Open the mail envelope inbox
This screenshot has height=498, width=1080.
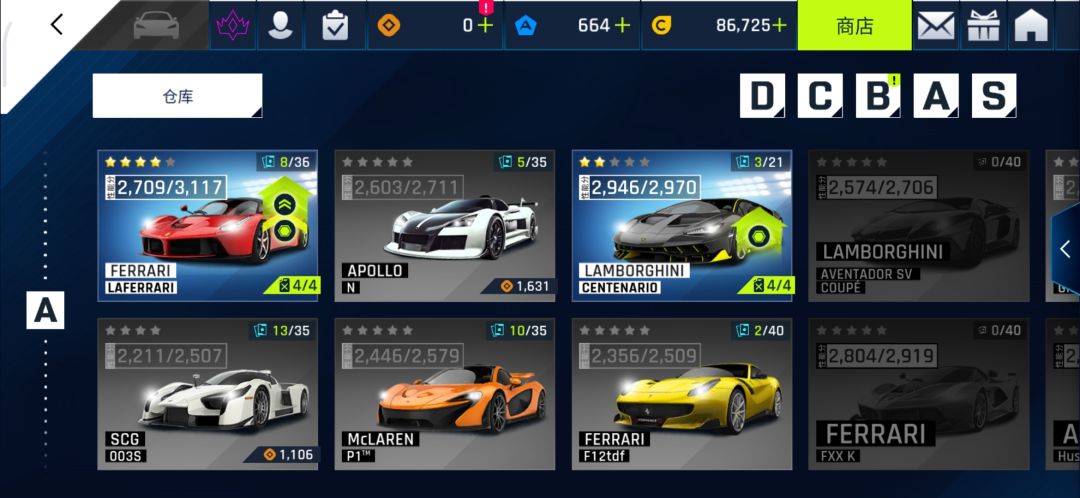[936, 25]
